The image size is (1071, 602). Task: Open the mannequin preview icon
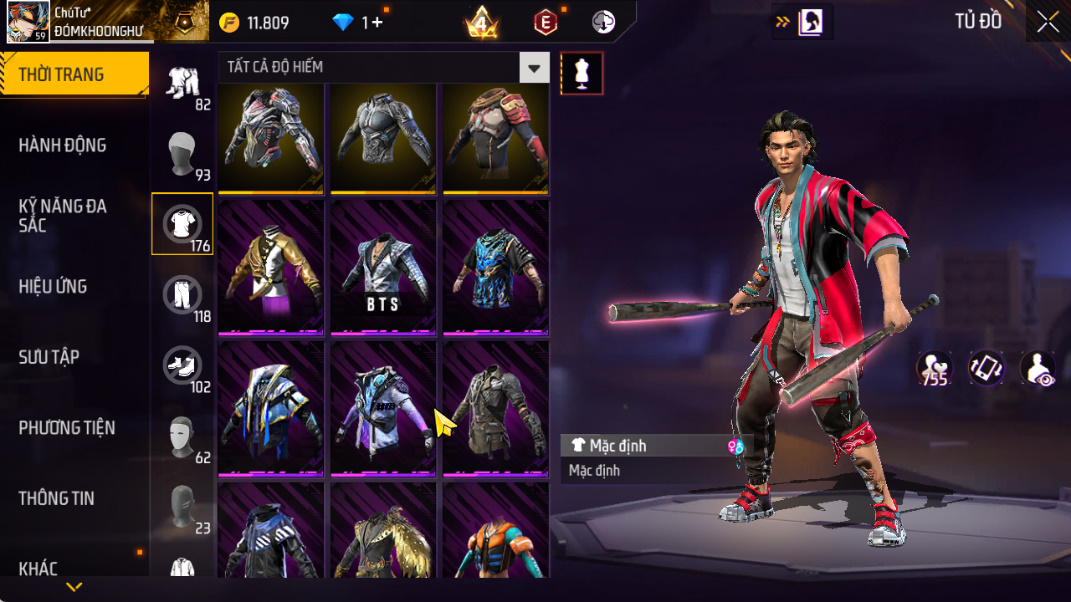pos(582,73)
